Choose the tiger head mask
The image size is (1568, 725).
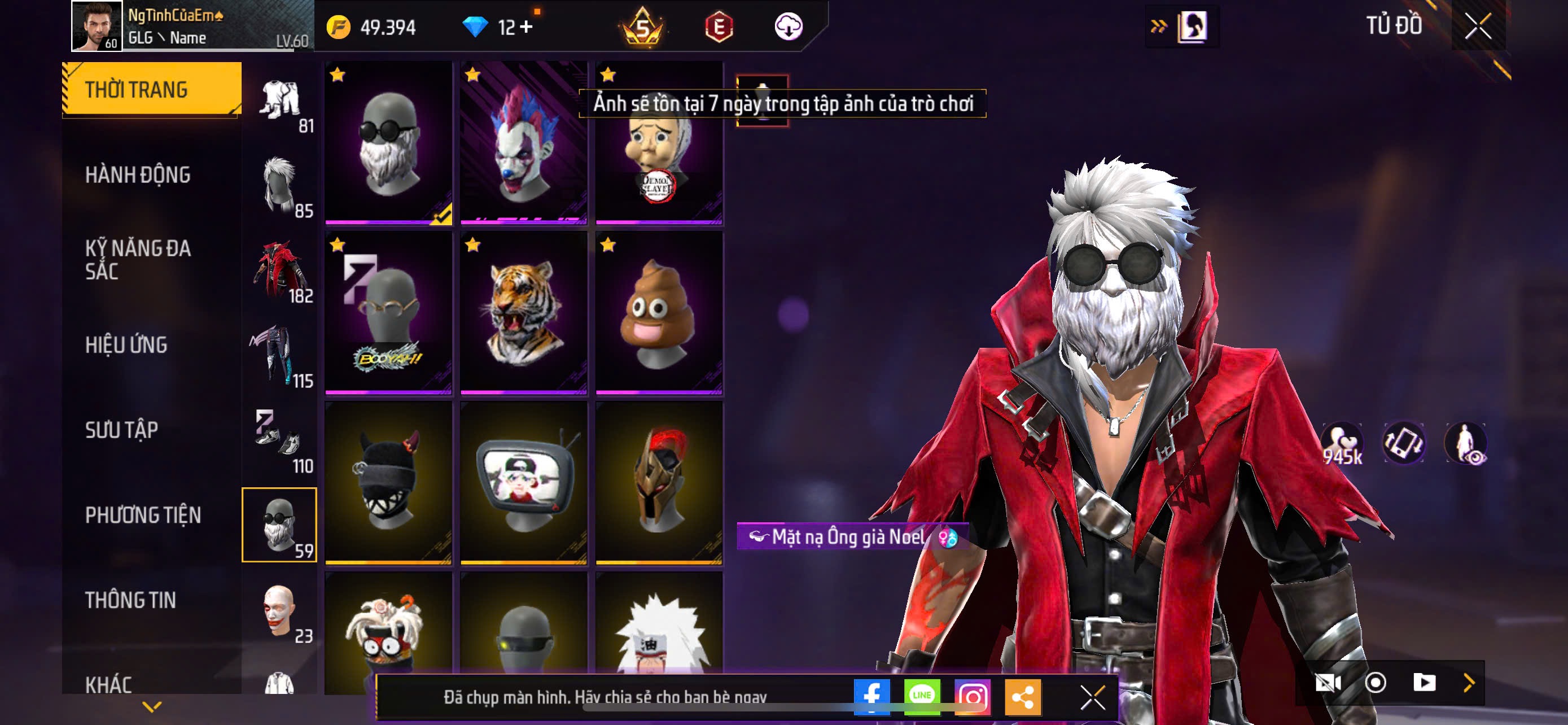pyautogui.click(x=523, y=313)
